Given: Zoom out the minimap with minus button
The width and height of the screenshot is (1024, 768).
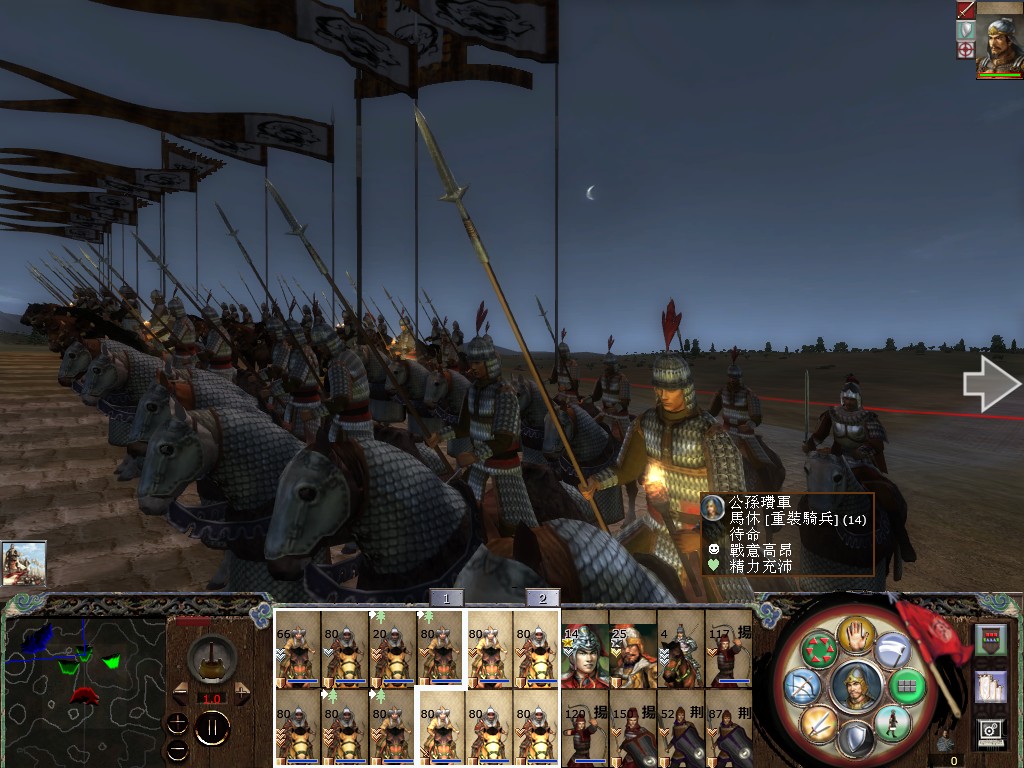Looking at the screenshot, I should pyautogui.click(x=177, y=749).
